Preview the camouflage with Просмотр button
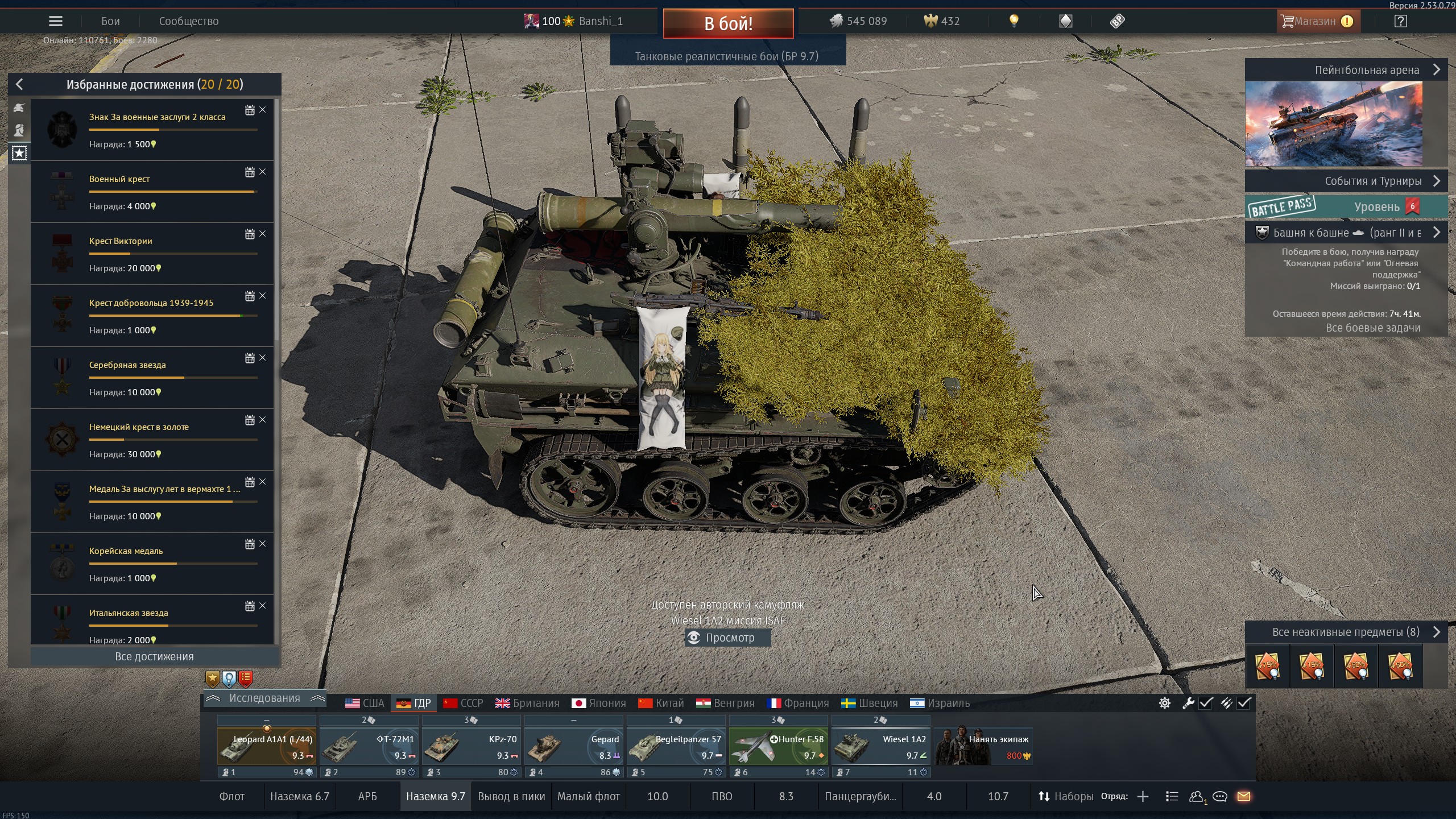 coord(728,638)
